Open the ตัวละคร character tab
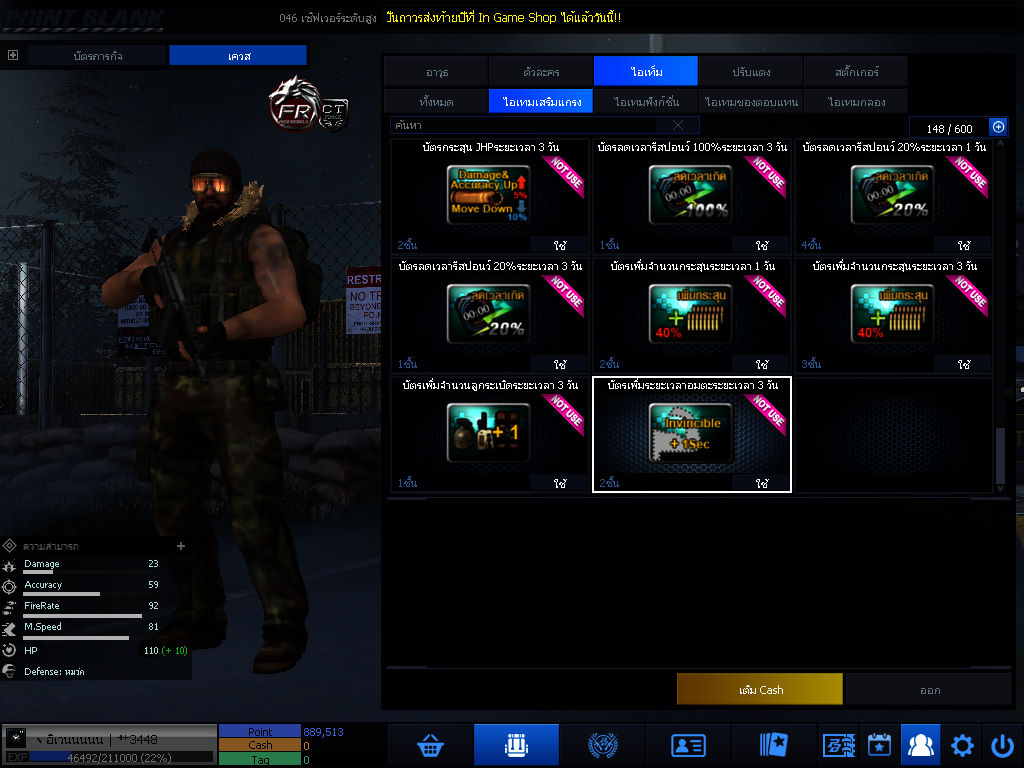1024x768 pixels. coord(541,72)
